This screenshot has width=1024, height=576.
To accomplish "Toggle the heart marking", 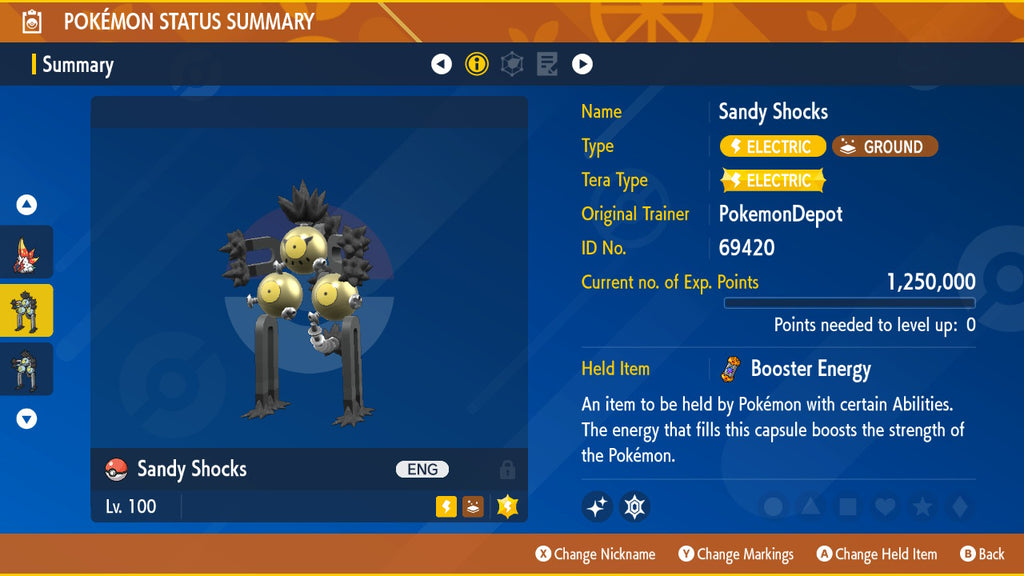I will (885, 507).
